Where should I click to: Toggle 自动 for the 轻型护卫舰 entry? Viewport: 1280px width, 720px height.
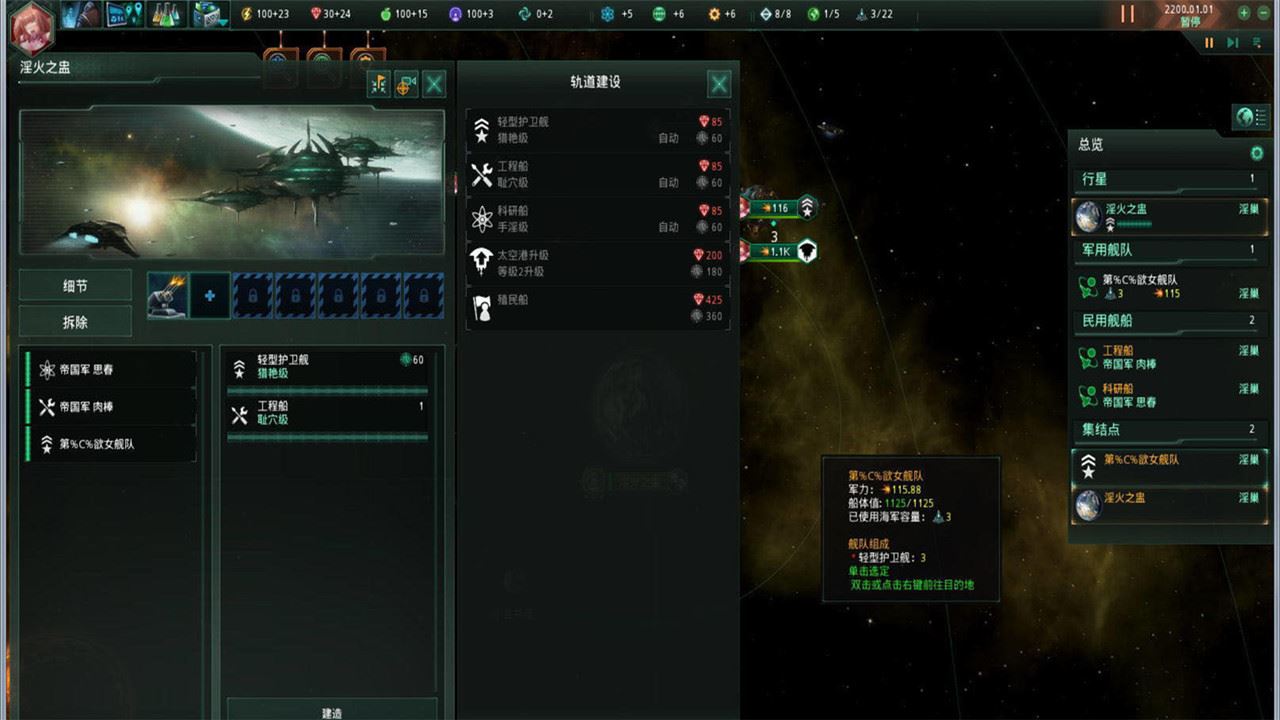click(669, 138)
